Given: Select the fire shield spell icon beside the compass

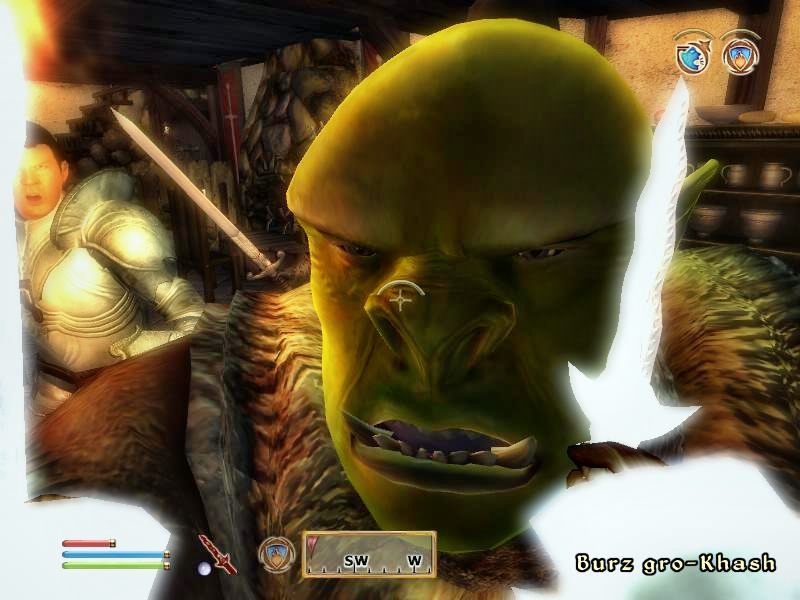Looking at the screenshot, I should tap(275, 555).
